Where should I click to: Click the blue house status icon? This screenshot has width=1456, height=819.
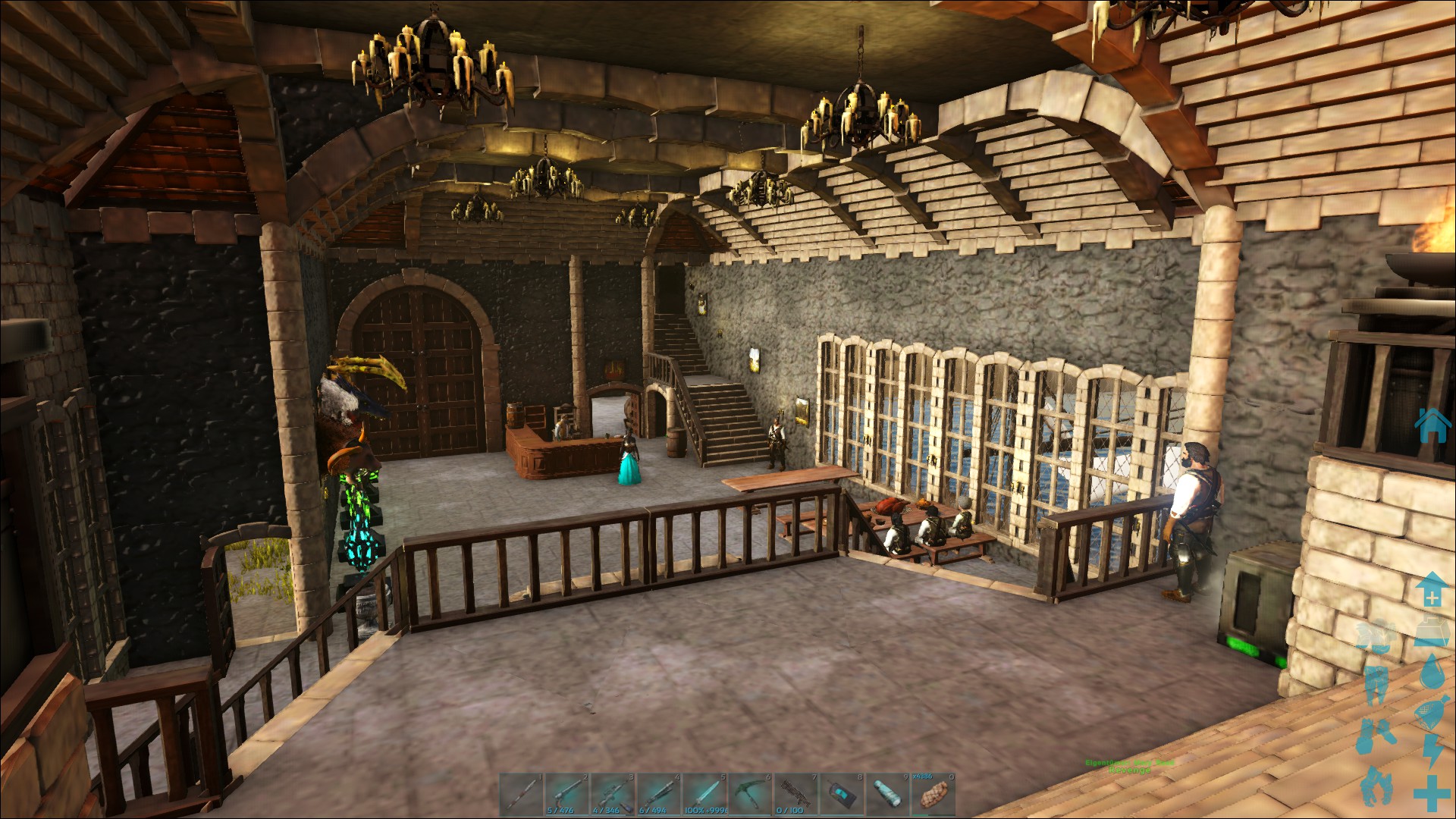coord(1432,426)
